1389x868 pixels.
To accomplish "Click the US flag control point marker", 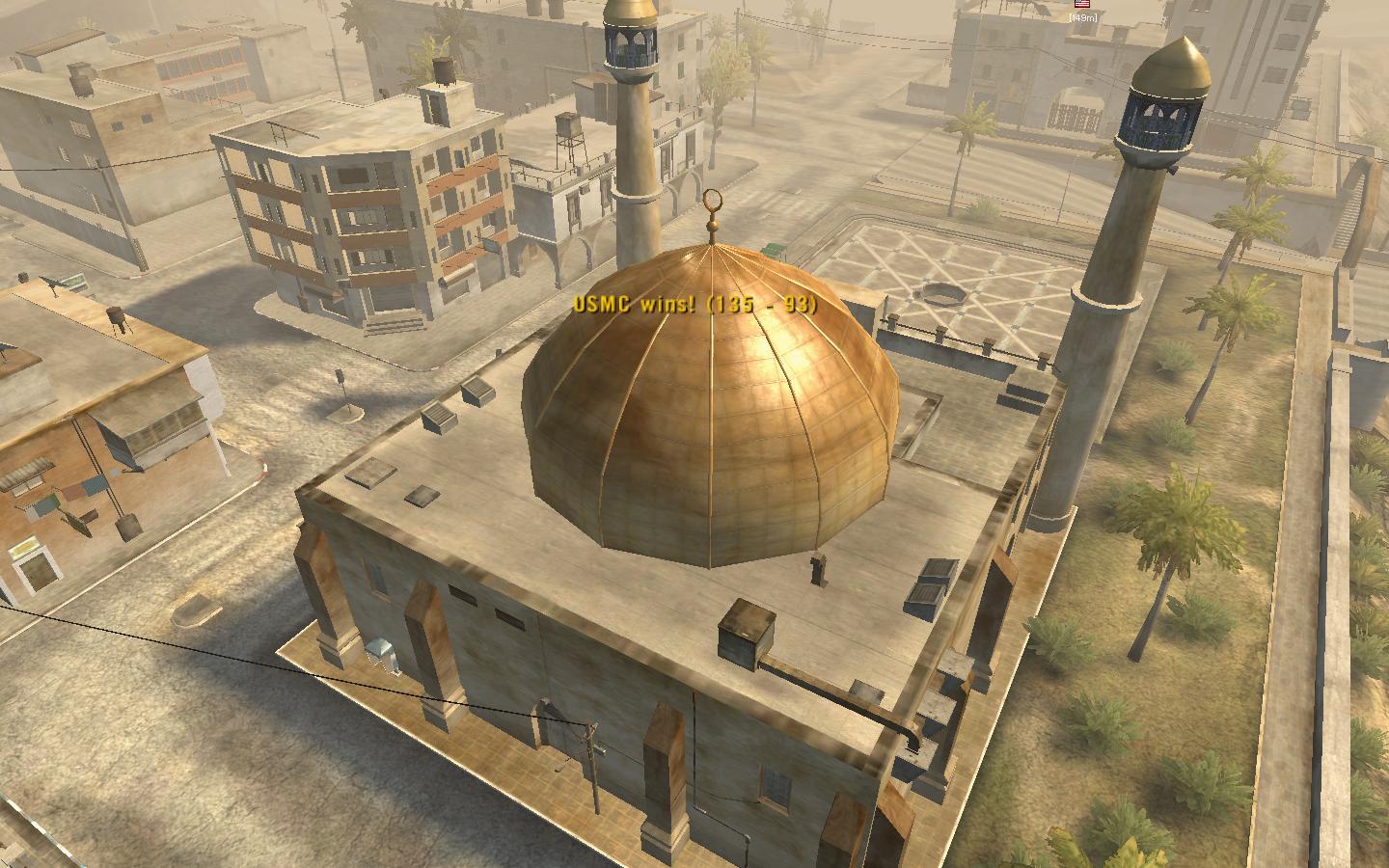I will coord(1081,5).
